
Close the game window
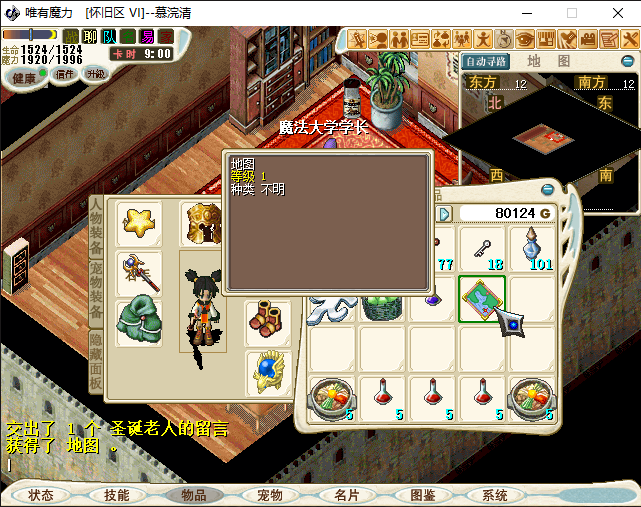coord(617,13)
